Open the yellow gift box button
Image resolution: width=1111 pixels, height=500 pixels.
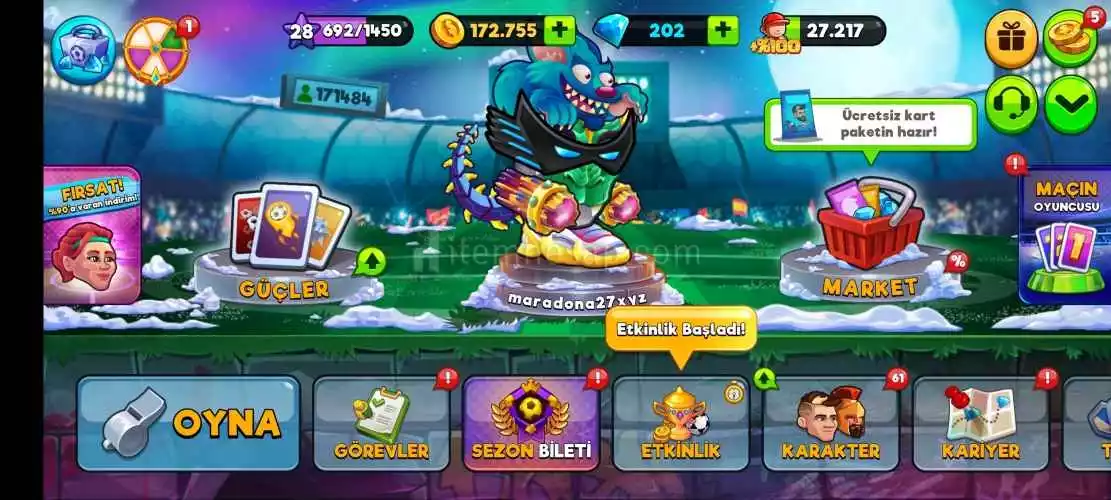[x=1011, y=38]
